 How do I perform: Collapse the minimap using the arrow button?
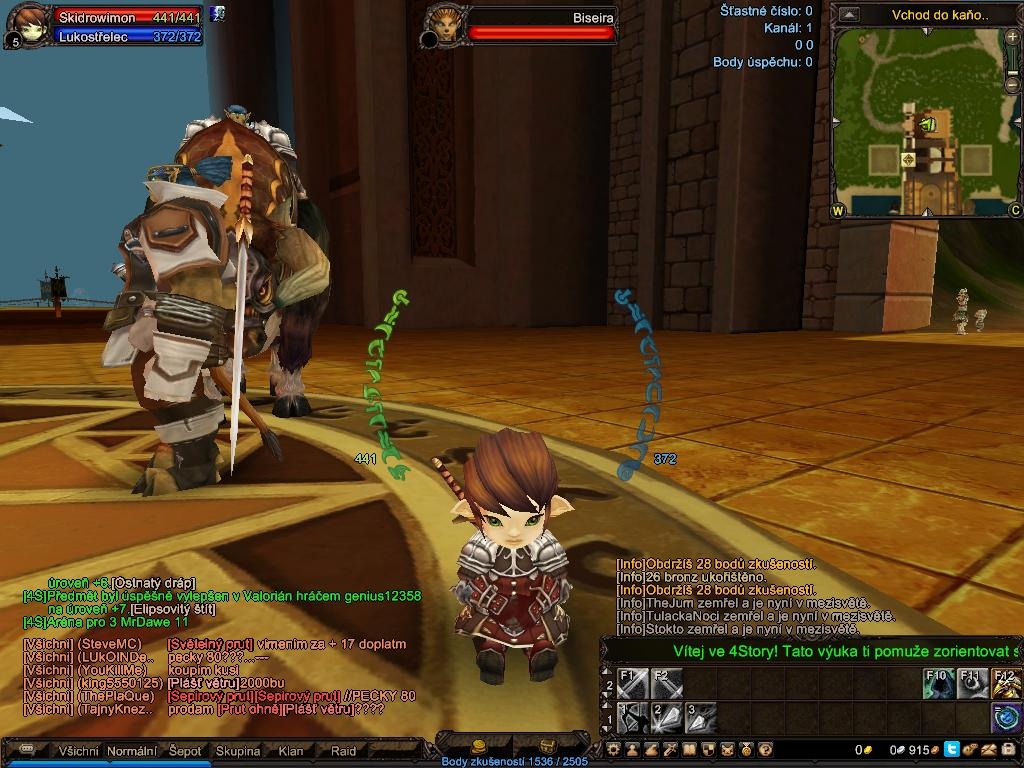click(x=849, y=15)
